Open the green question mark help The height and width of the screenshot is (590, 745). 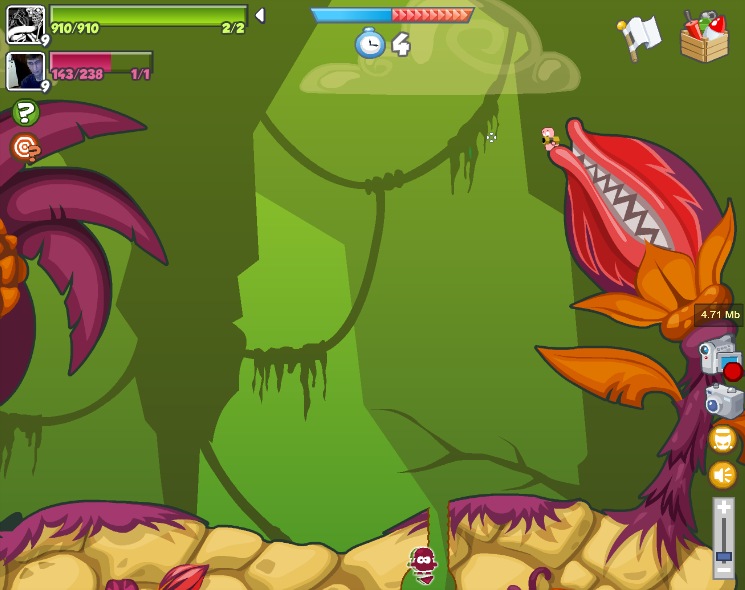coord(26,112)
